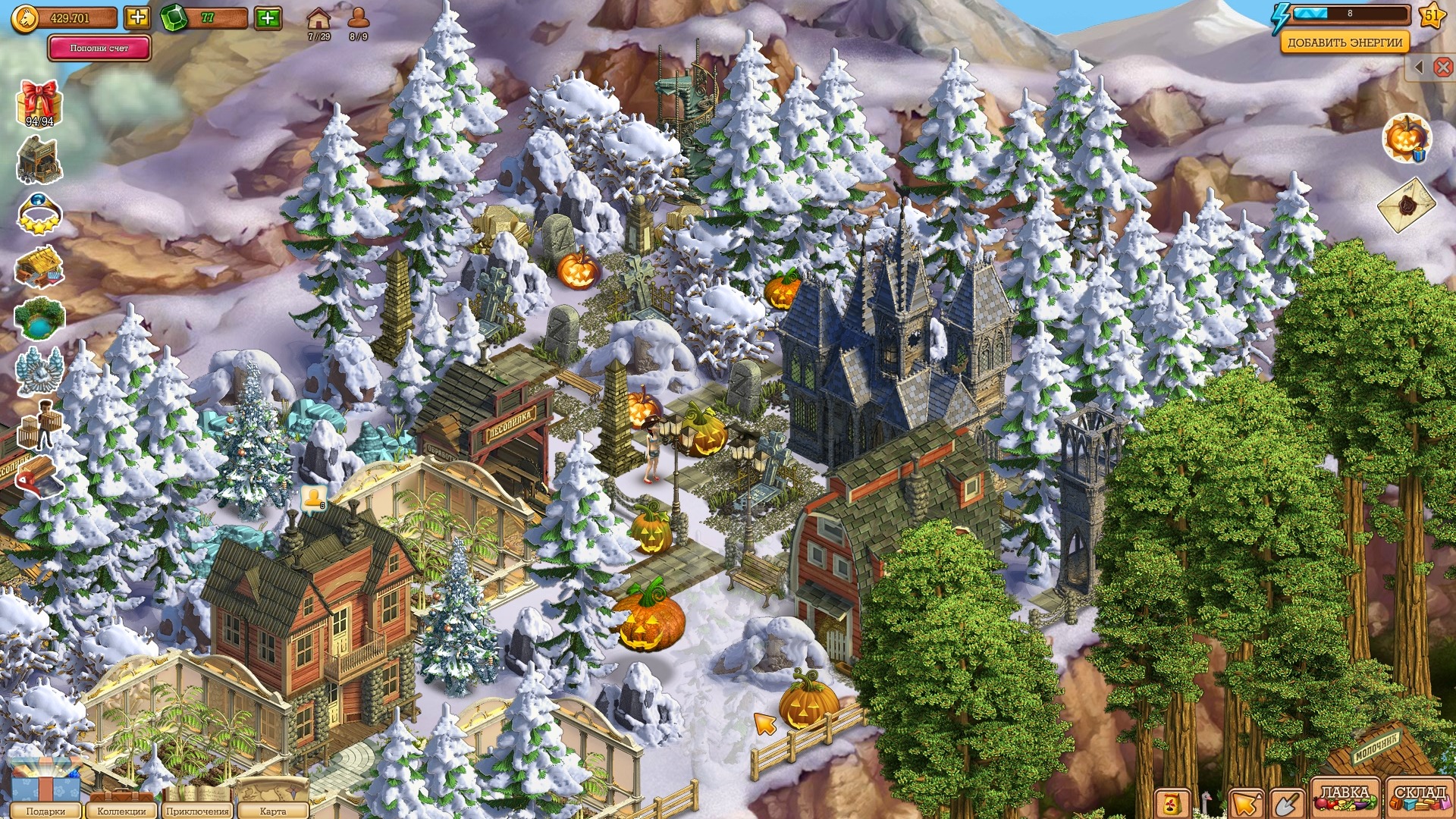Image resolution: width=1456 pixels, height=819 pixels.
Task: Close the side panel with red X
Action: click(x=1443, y=67)
